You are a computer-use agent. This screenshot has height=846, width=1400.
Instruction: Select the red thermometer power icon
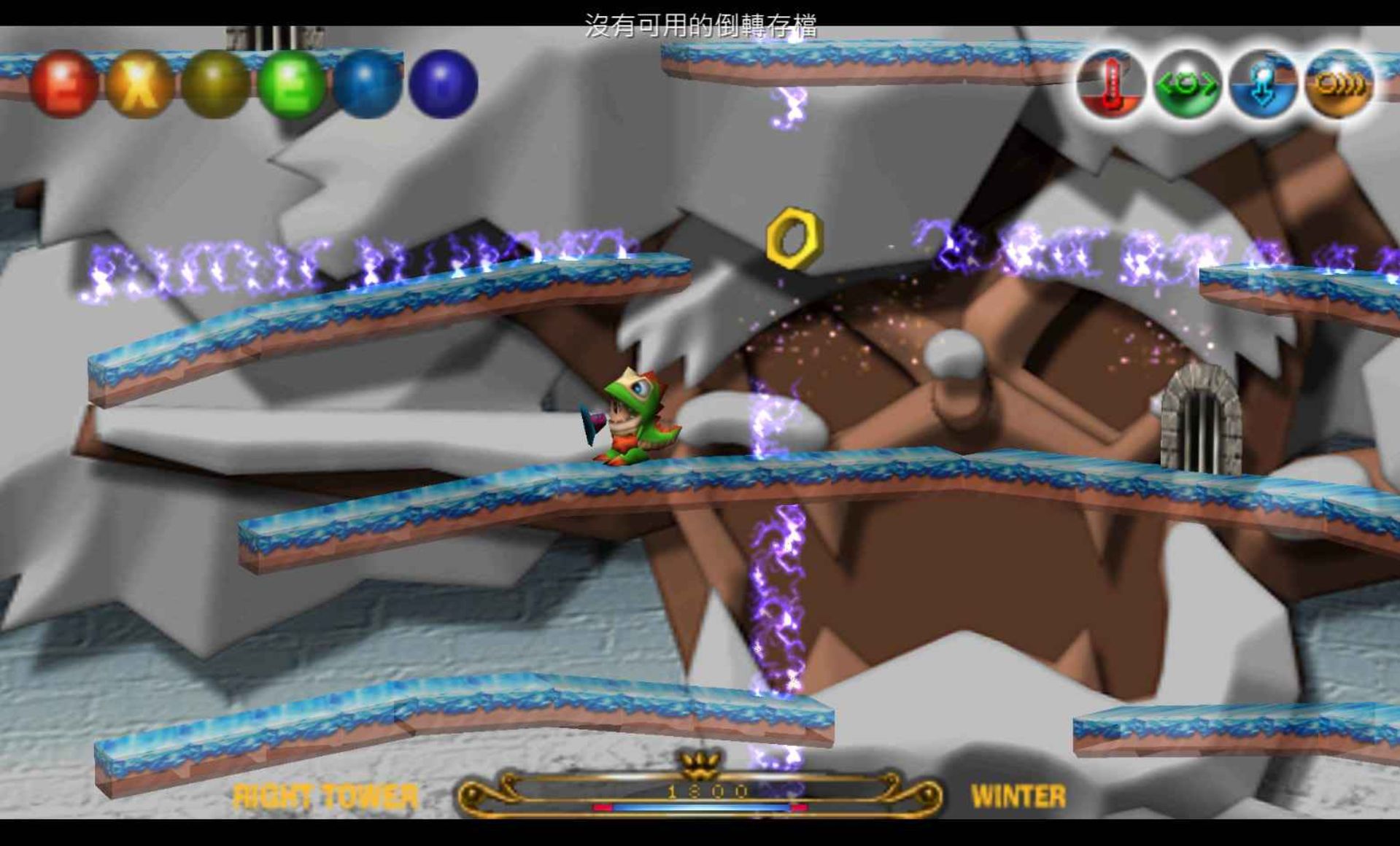point(1111,85)
